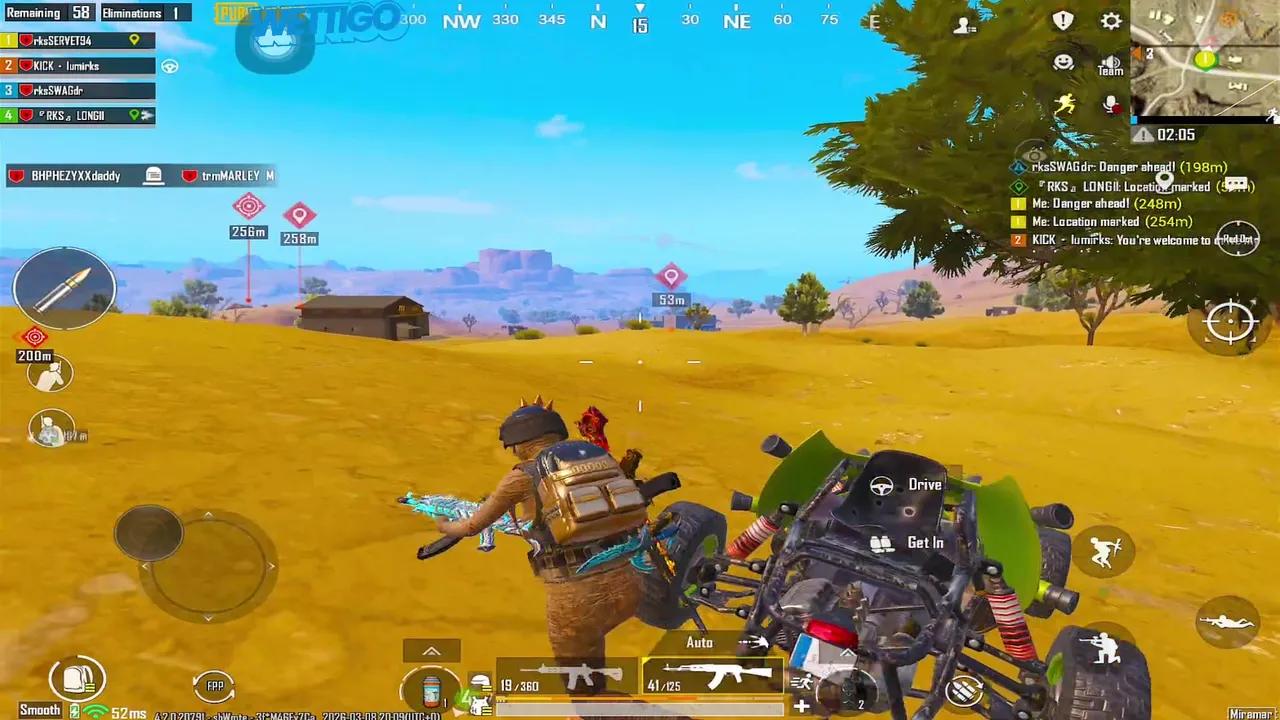Open the emote wheel smiley icon
1280x720 pixels.
coord(1062,61)
